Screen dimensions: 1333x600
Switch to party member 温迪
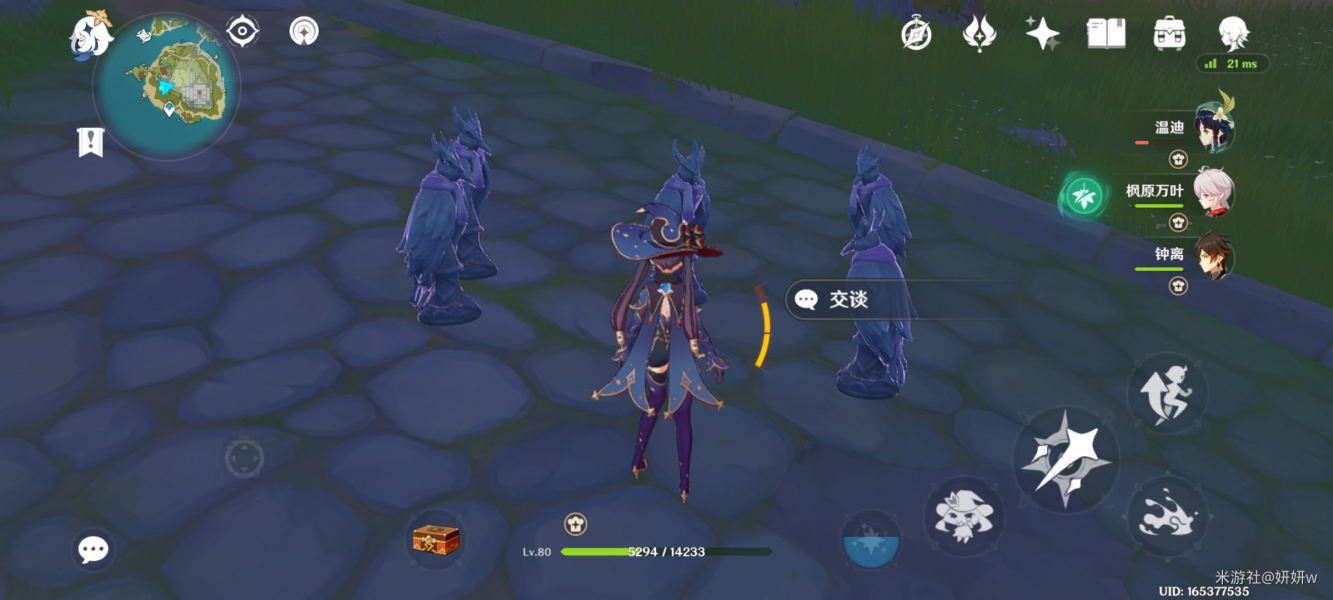[1212, 129]
